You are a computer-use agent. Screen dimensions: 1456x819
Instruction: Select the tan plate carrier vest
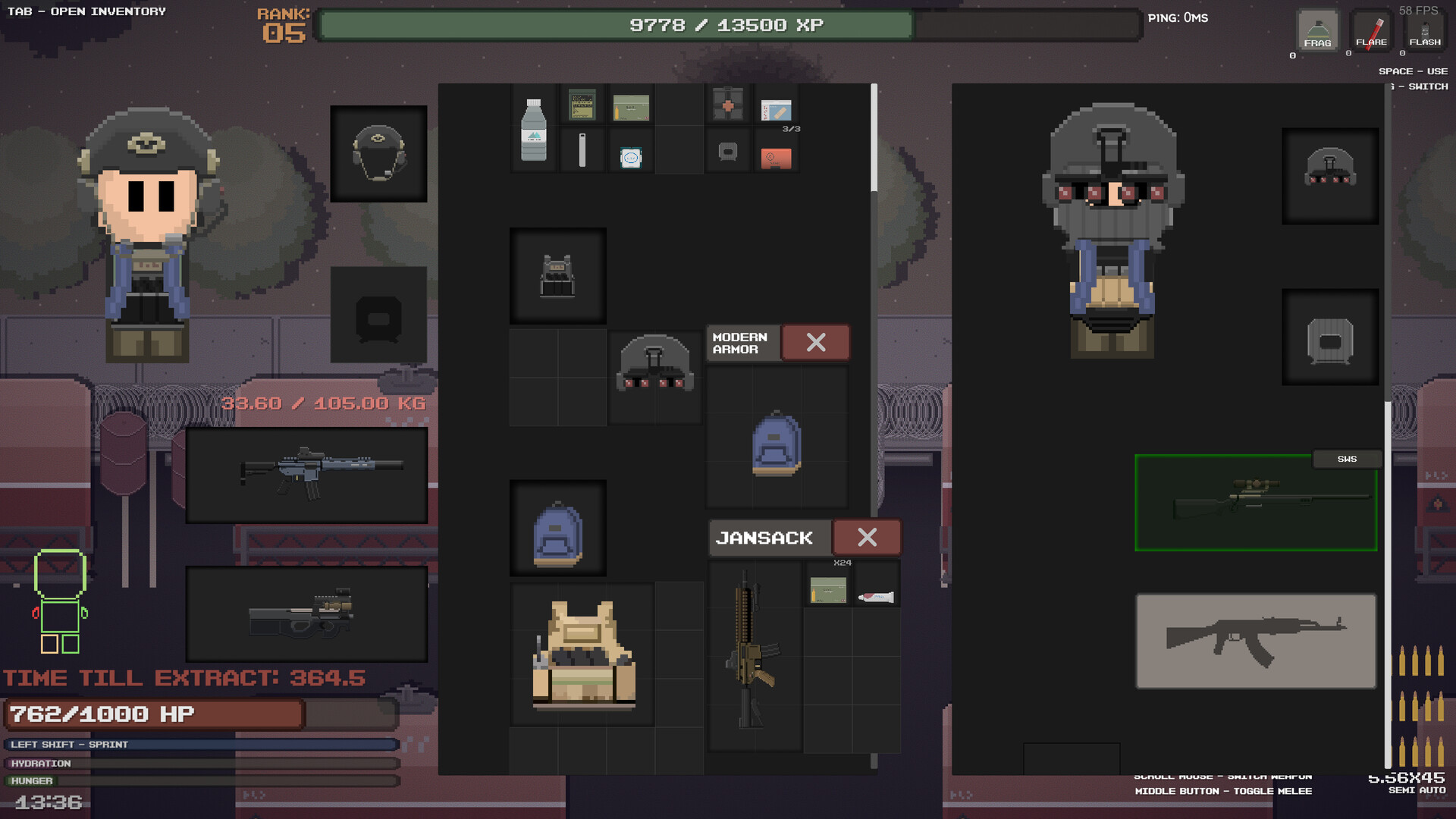click(x=582, y=654)
